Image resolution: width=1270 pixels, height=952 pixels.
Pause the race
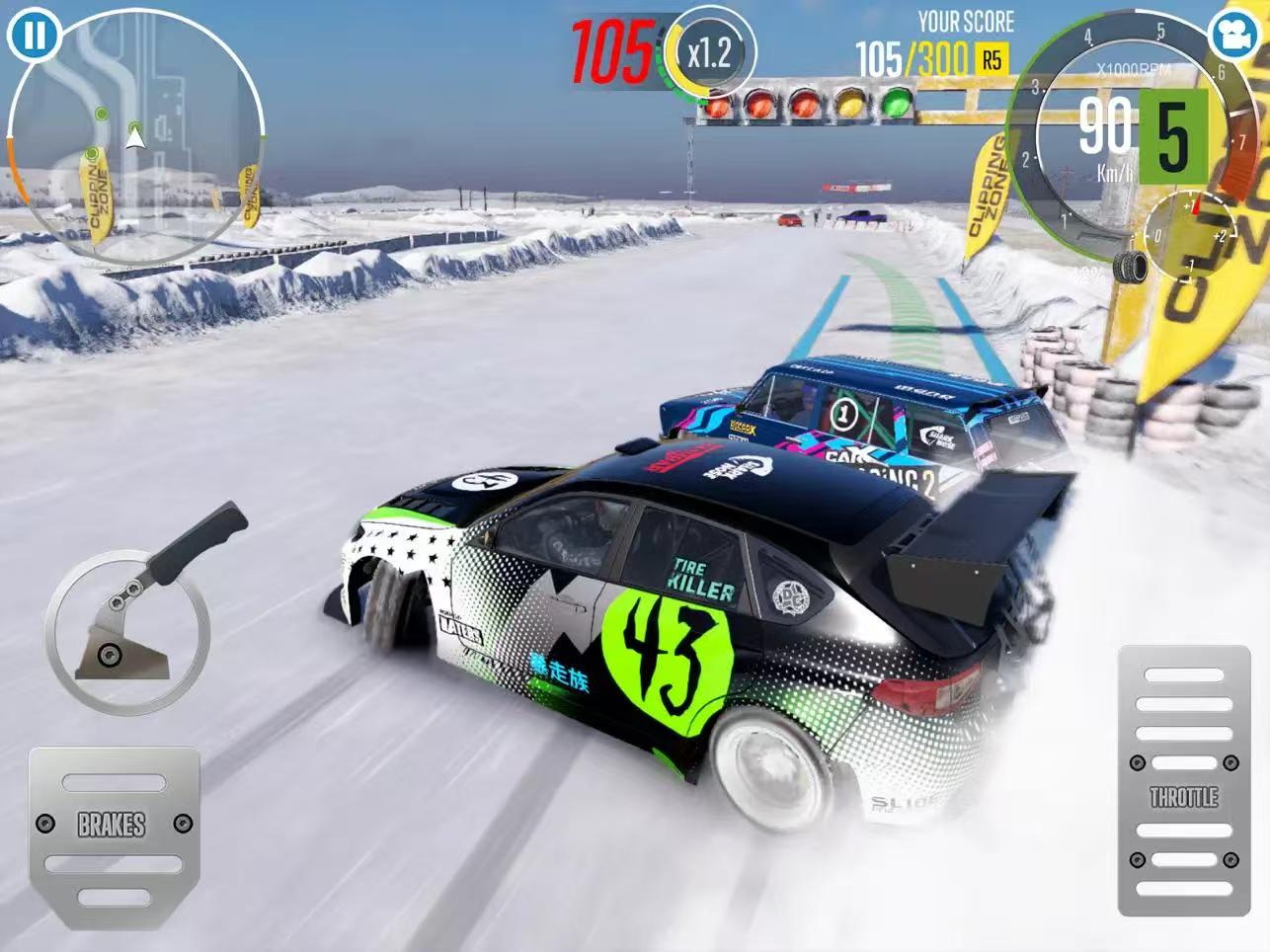(x=34, y=36)
